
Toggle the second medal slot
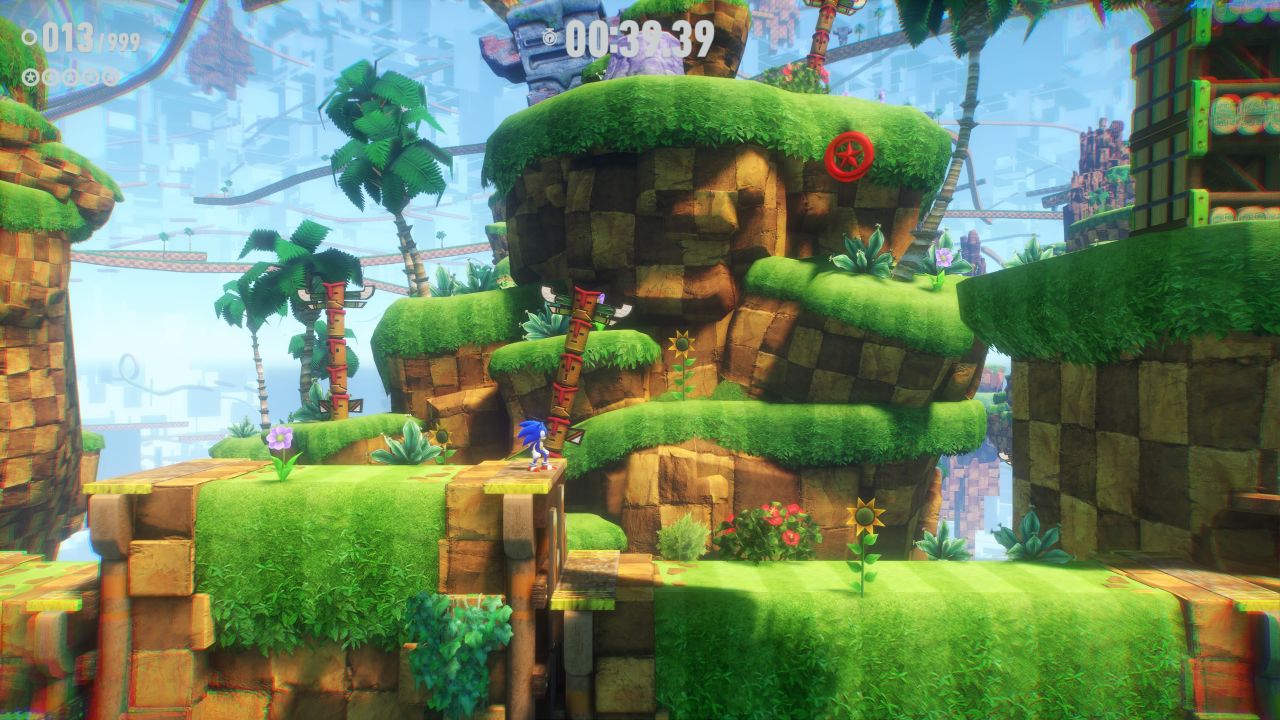pos(53,75)
